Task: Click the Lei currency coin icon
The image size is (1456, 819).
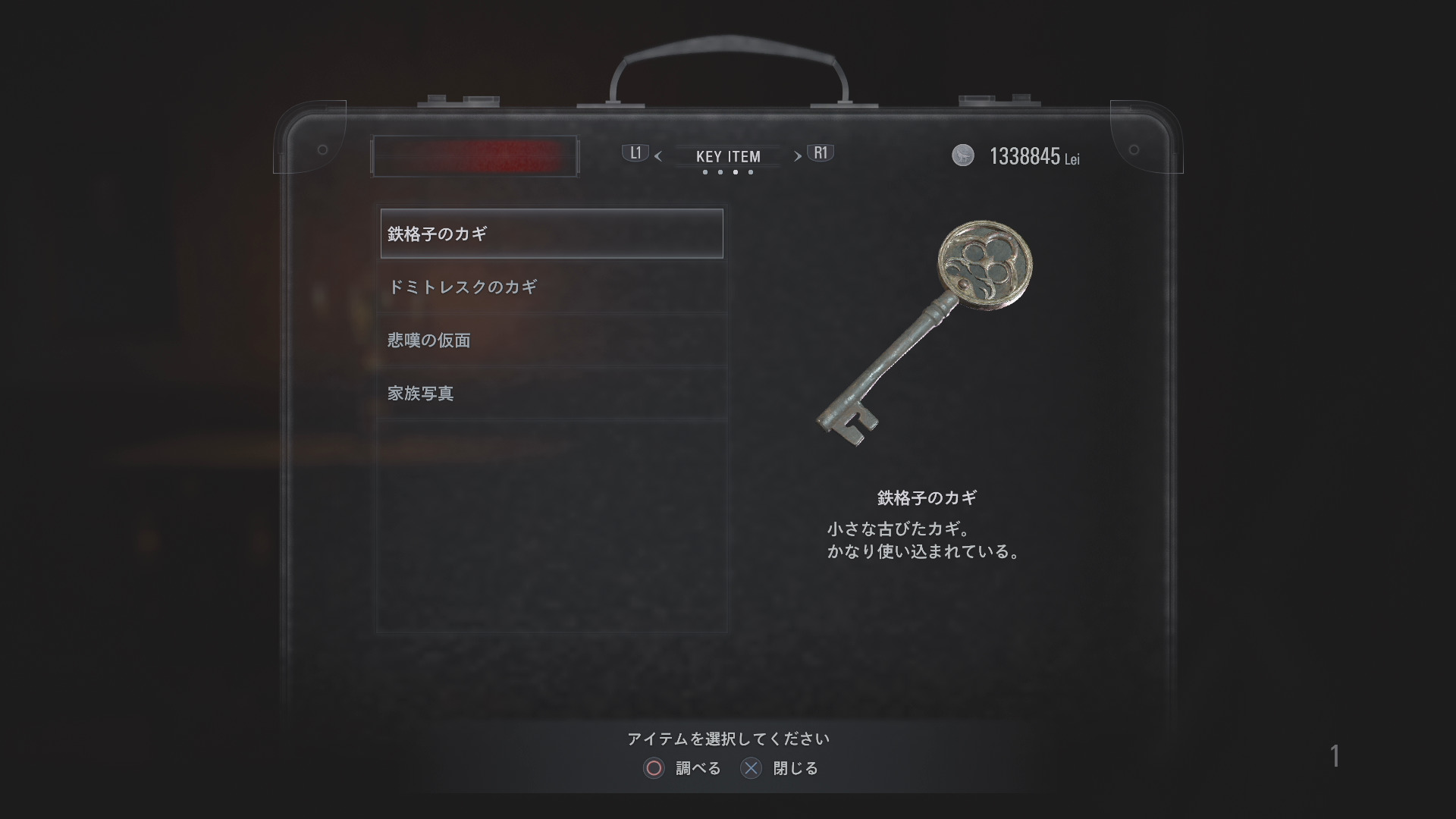Action: (963, 156)
